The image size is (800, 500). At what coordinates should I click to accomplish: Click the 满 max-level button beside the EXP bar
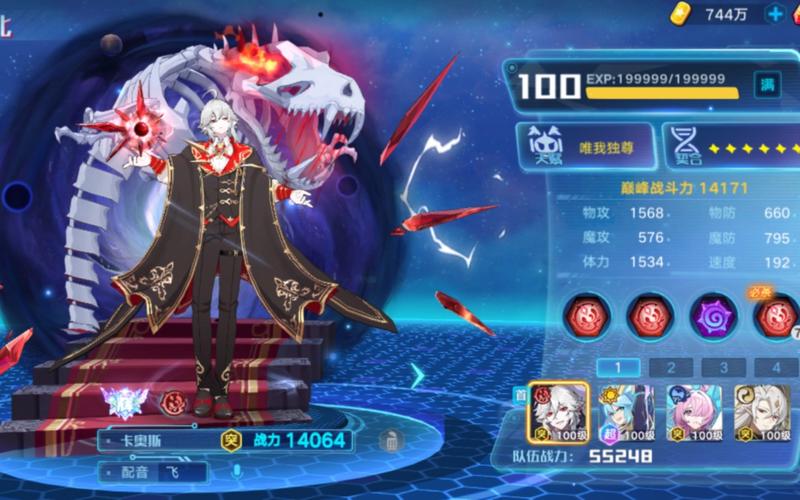[x=767, y=86]
